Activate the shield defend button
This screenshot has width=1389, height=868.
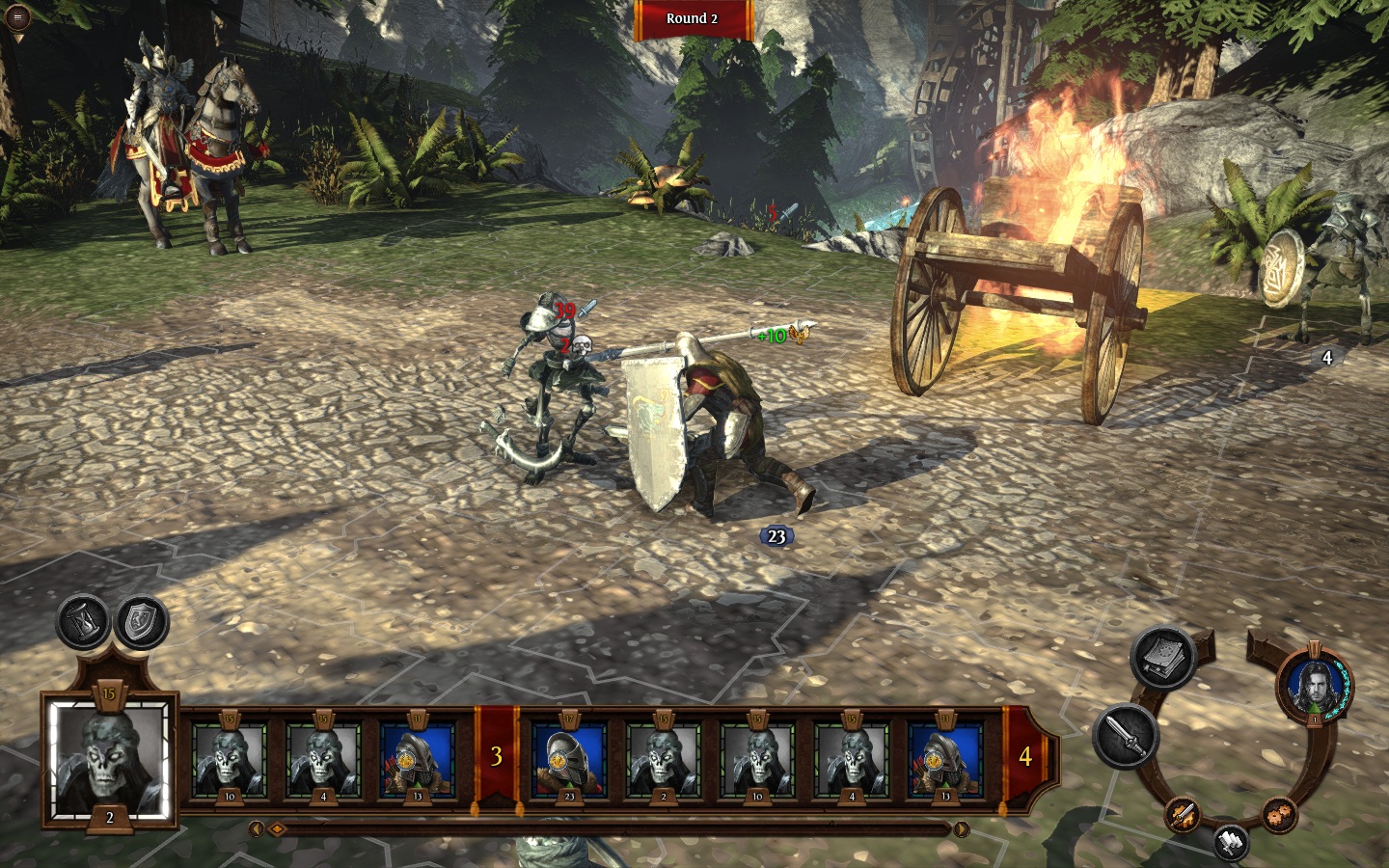pyautogui.click(x=142, y=622)
